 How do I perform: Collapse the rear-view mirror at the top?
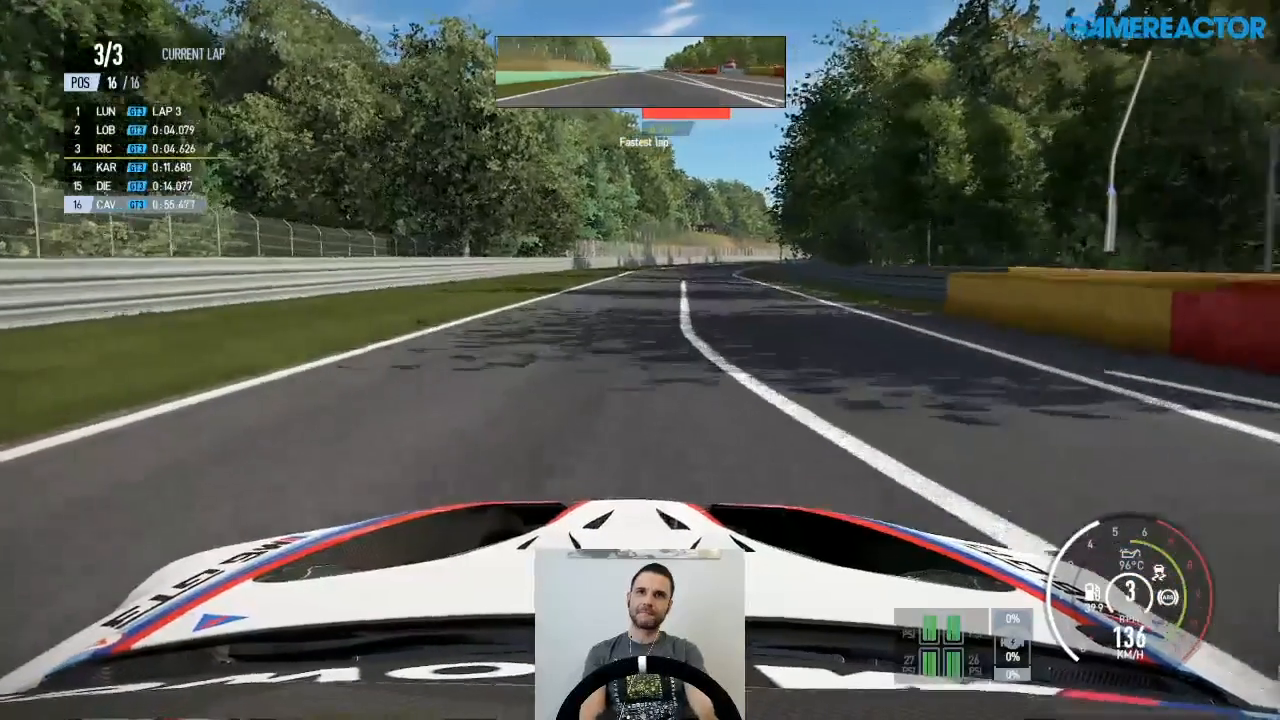640,69
